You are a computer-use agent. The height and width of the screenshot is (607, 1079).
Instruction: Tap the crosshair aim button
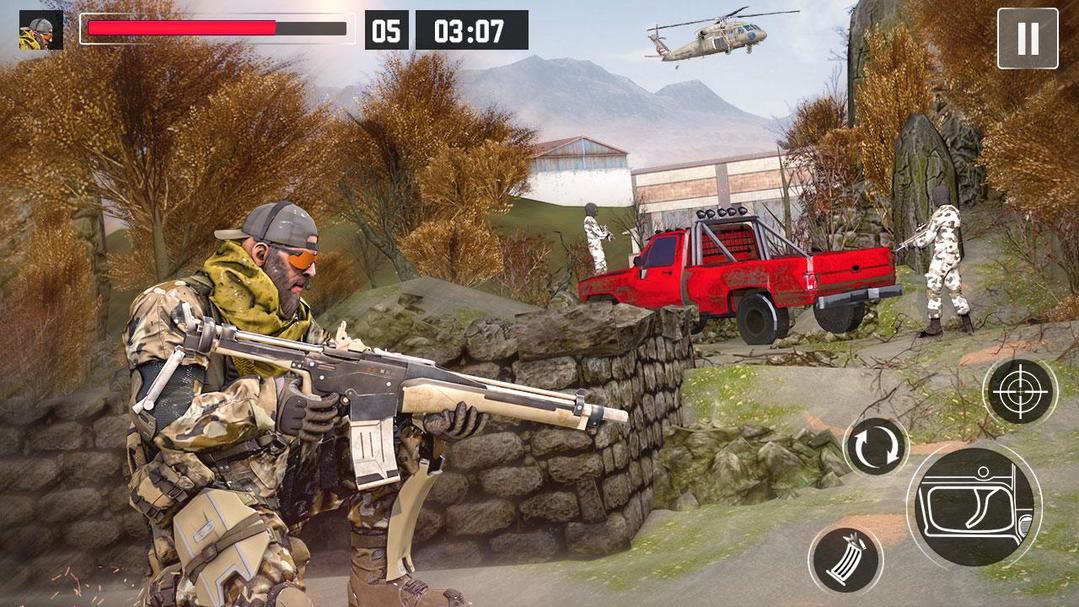pos(1019,391)
